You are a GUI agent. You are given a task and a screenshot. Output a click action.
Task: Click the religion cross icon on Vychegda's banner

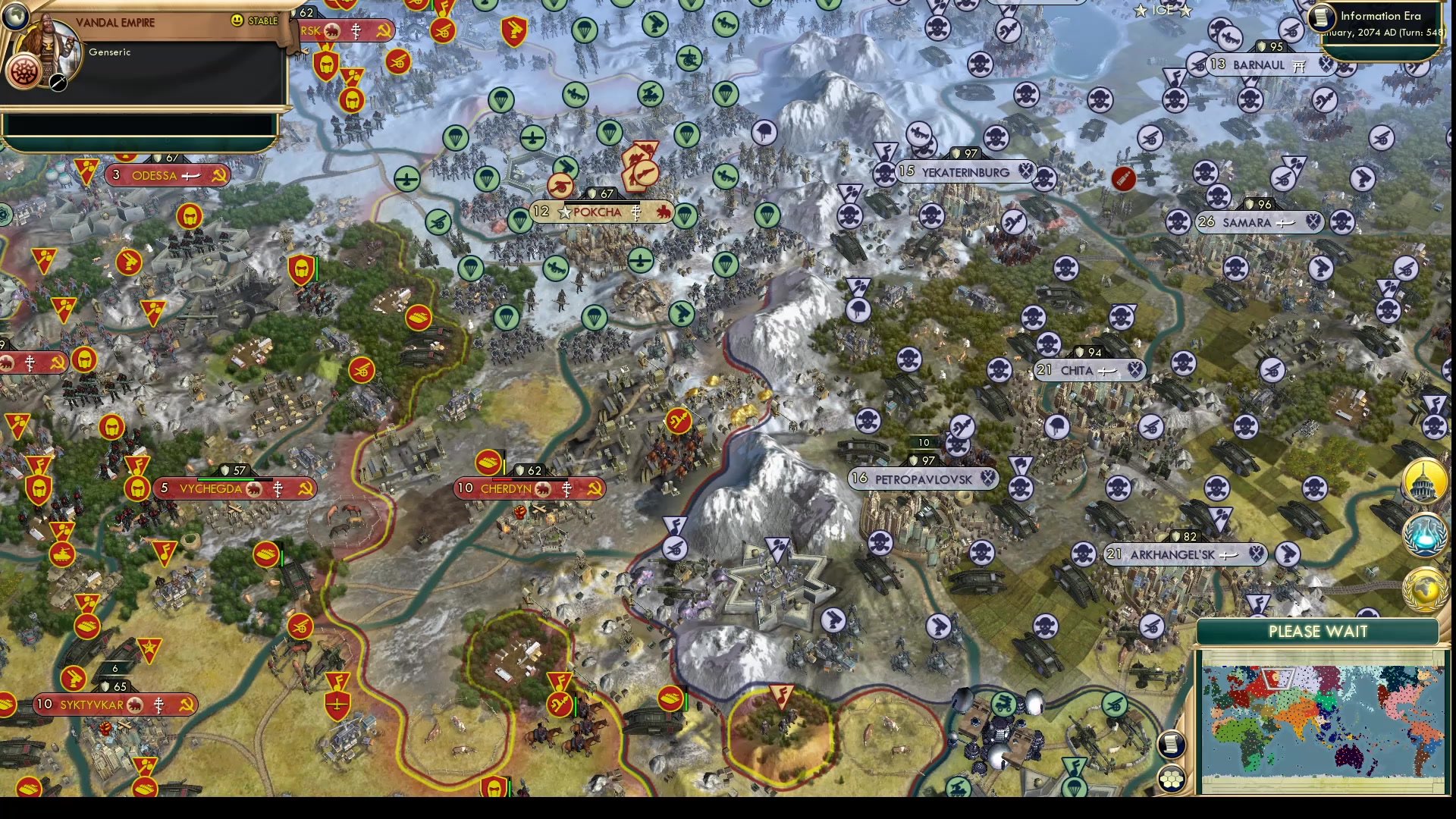pyautogui.click(x=278, y=489)
